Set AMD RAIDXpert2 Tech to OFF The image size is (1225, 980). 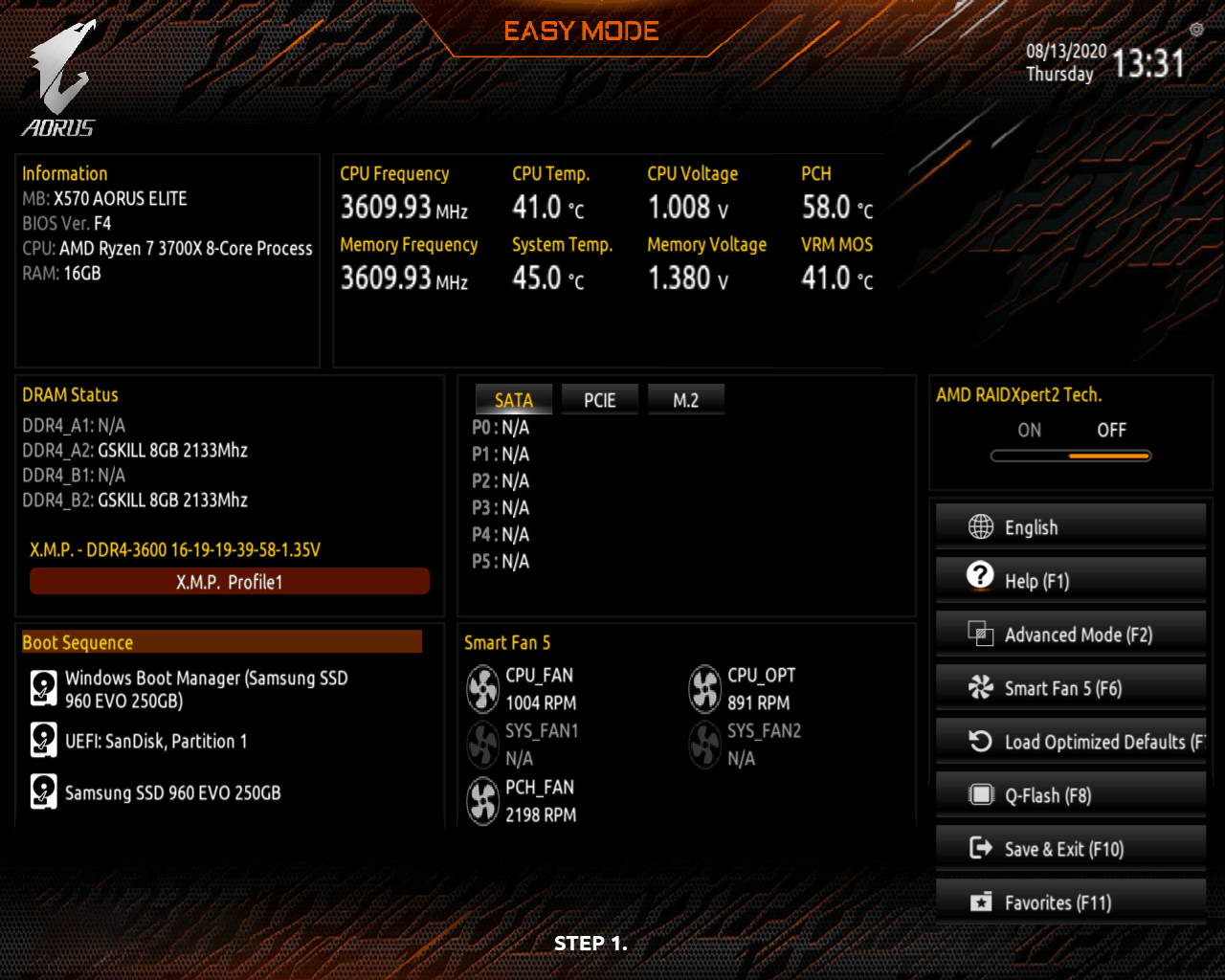(1111, 431)
